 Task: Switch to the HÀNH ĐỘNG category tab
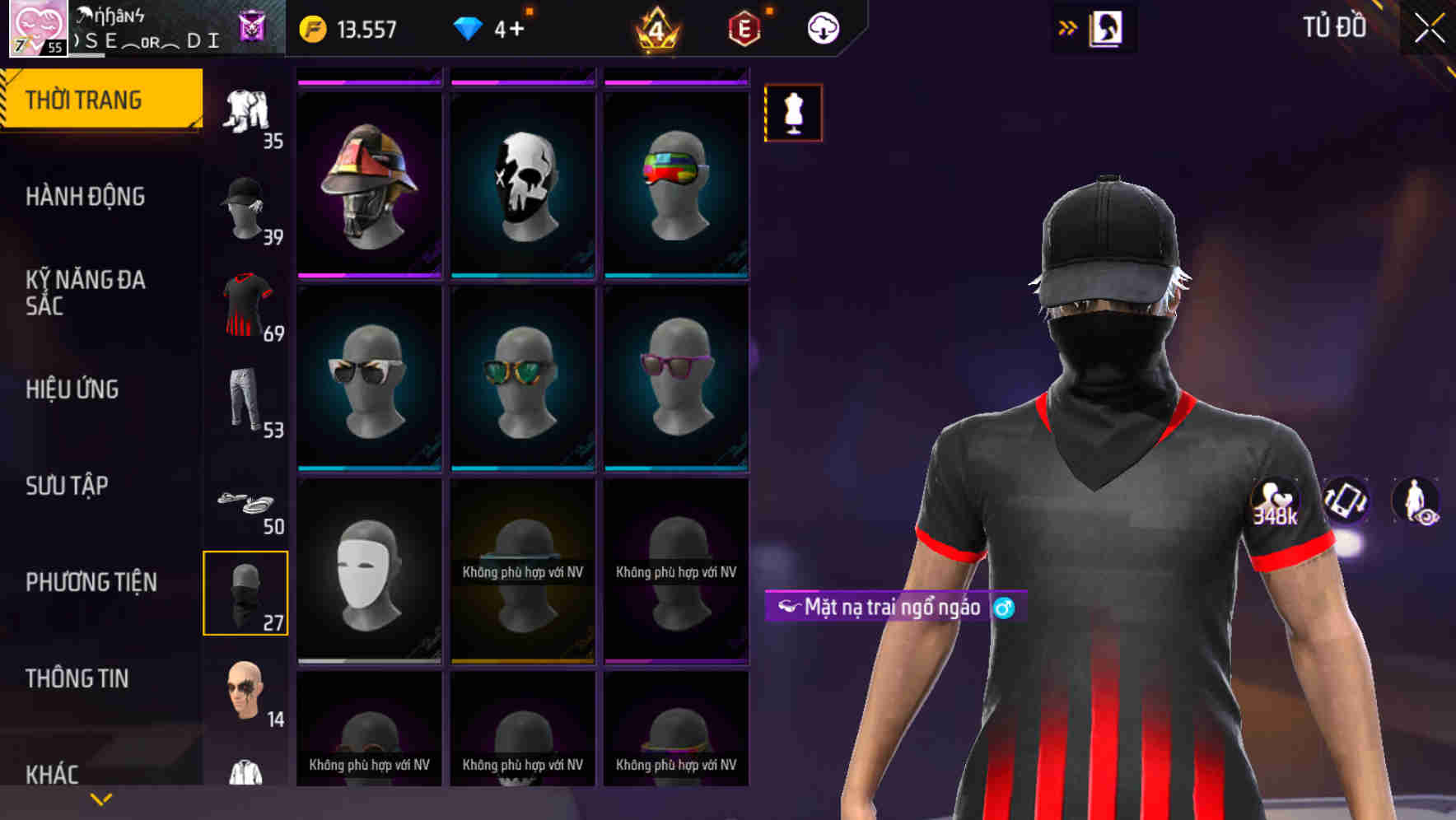[84, 197]
